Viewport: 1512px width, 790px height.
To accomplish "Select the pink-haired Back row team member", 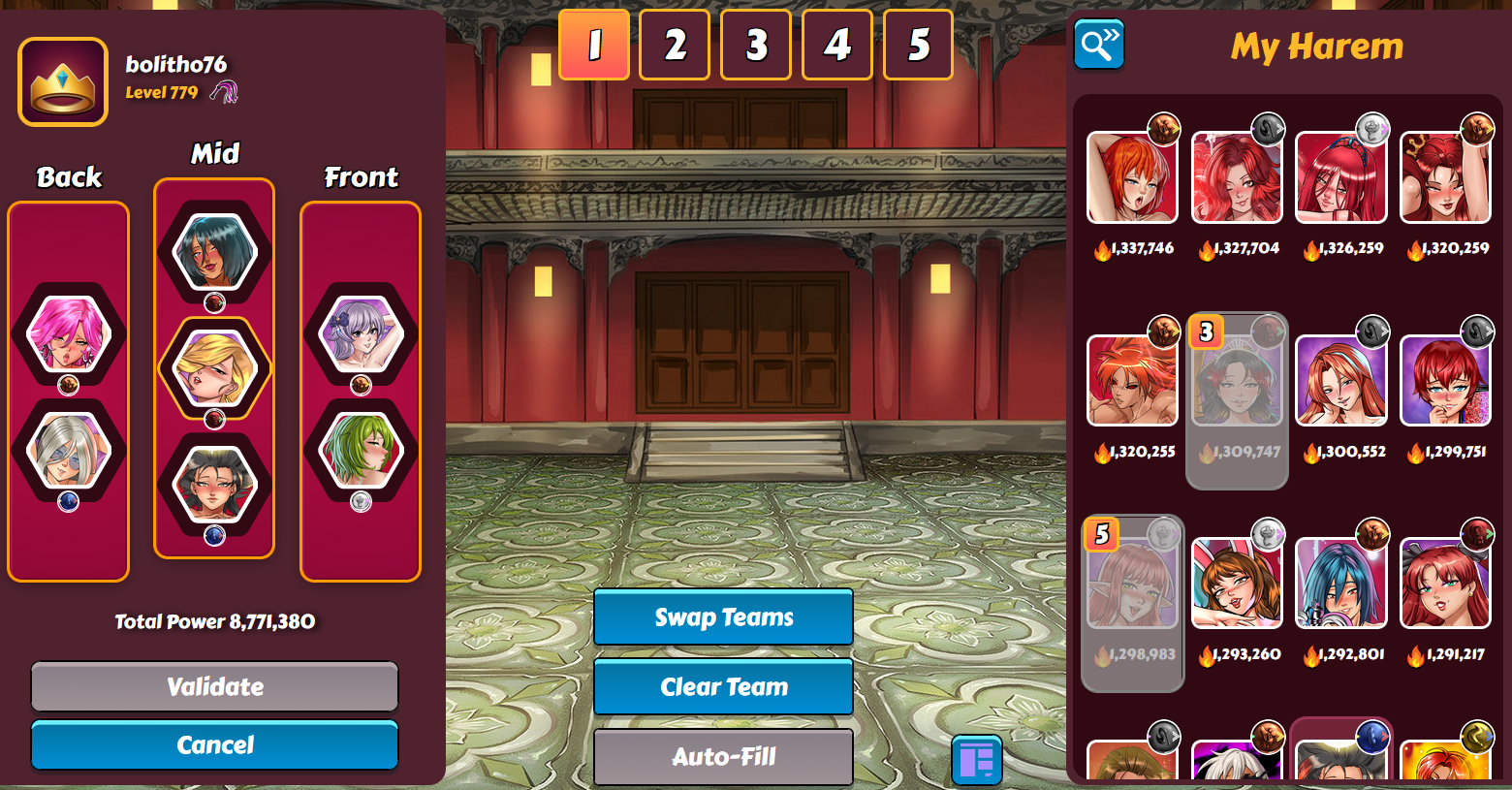I will pos(68,334).
